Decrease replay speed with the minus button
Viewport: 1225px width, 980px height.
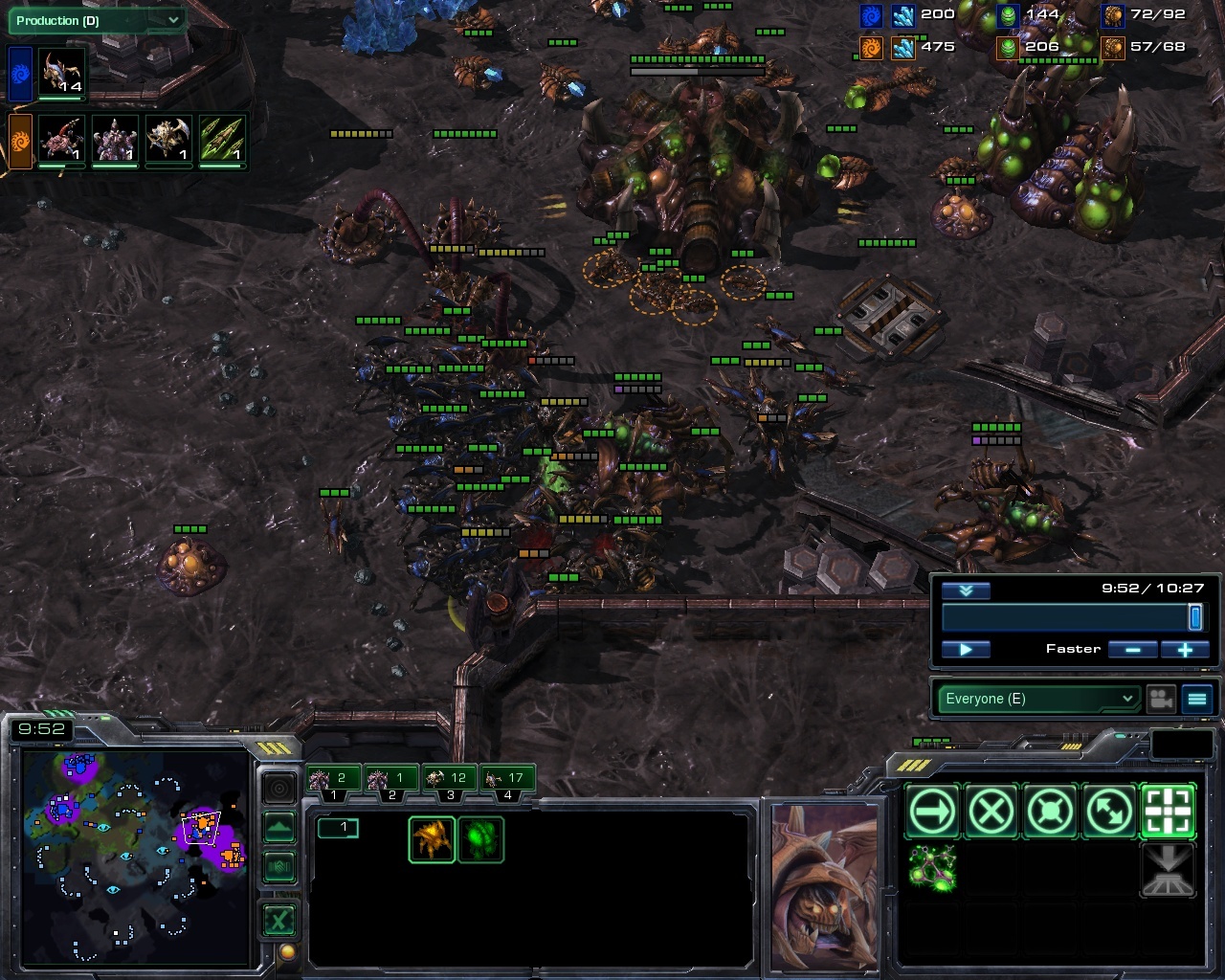[x=1133, y=650]
